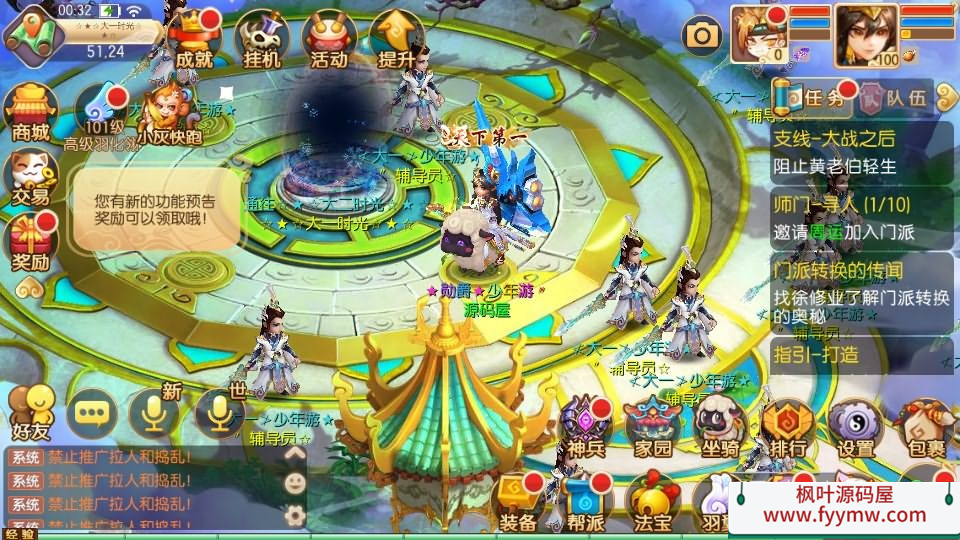Take a screenshot with the camera button

[702, 36]
